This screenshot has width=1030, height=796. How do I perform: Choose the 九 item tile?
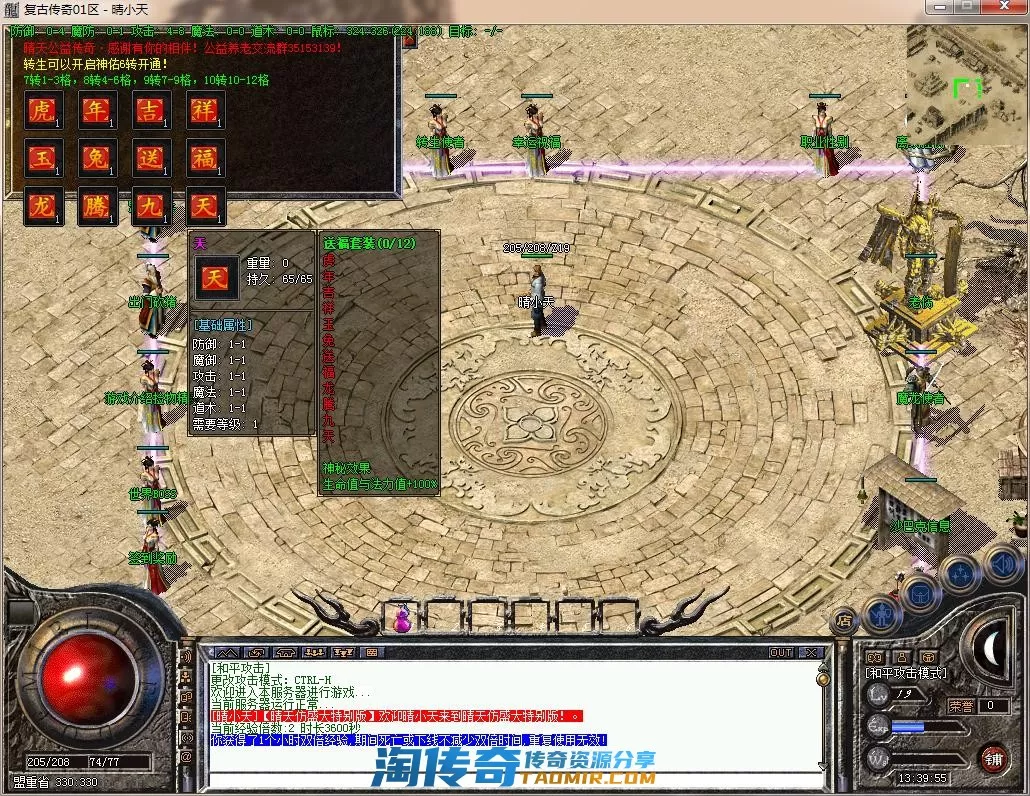tap(151, 207)
